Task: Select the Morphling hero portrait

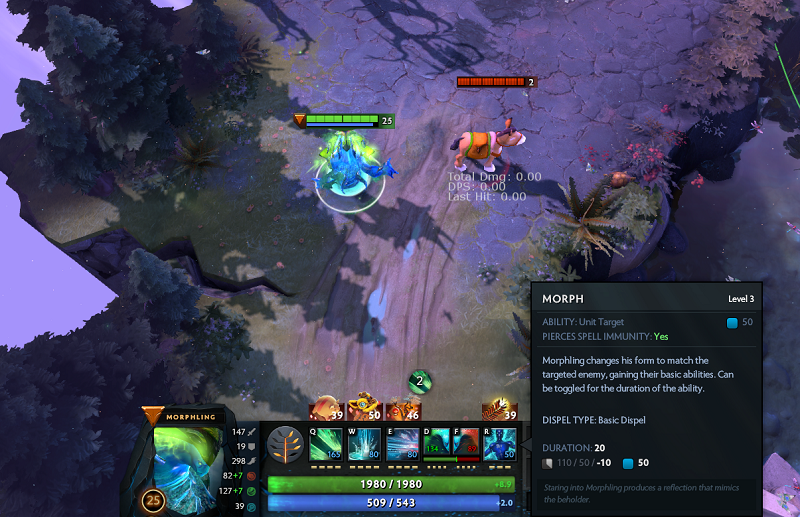Action: pos(191,462)
